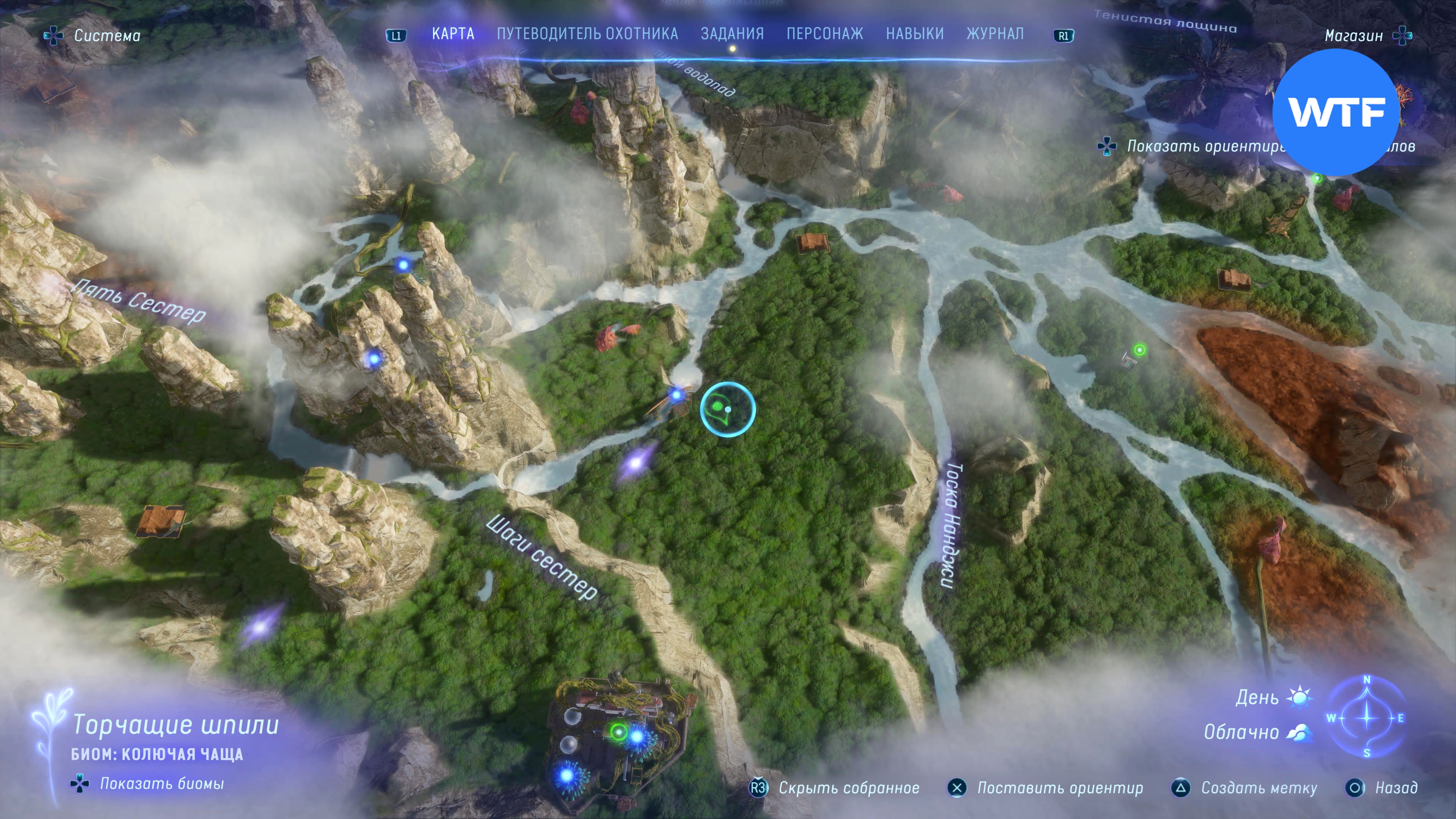Choose Поставить ориентир action

pos(1060,788)
